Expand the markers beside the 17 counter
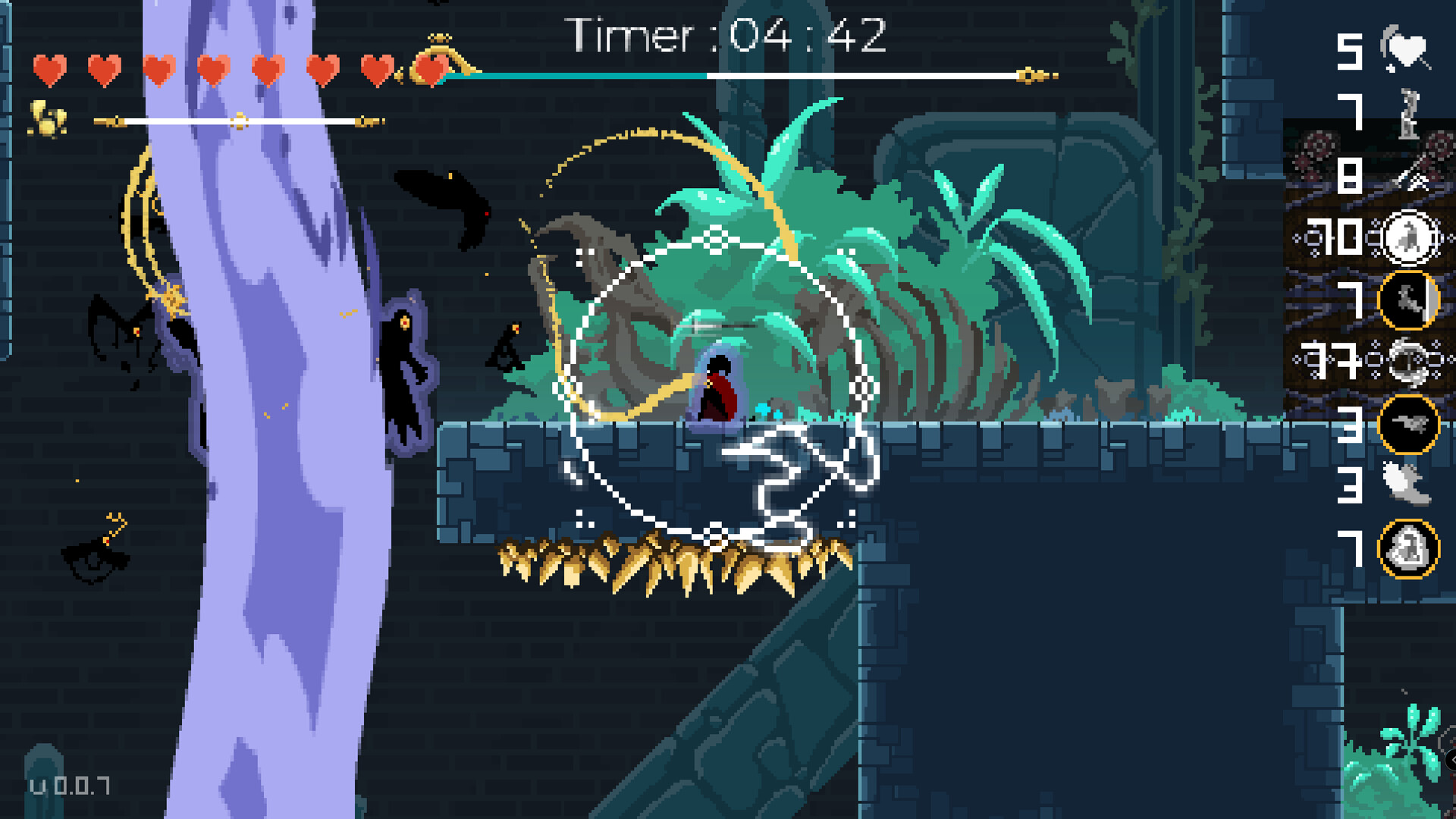Image resolution: width=1456 pixels, height=819 pixels. [1294, 359]
